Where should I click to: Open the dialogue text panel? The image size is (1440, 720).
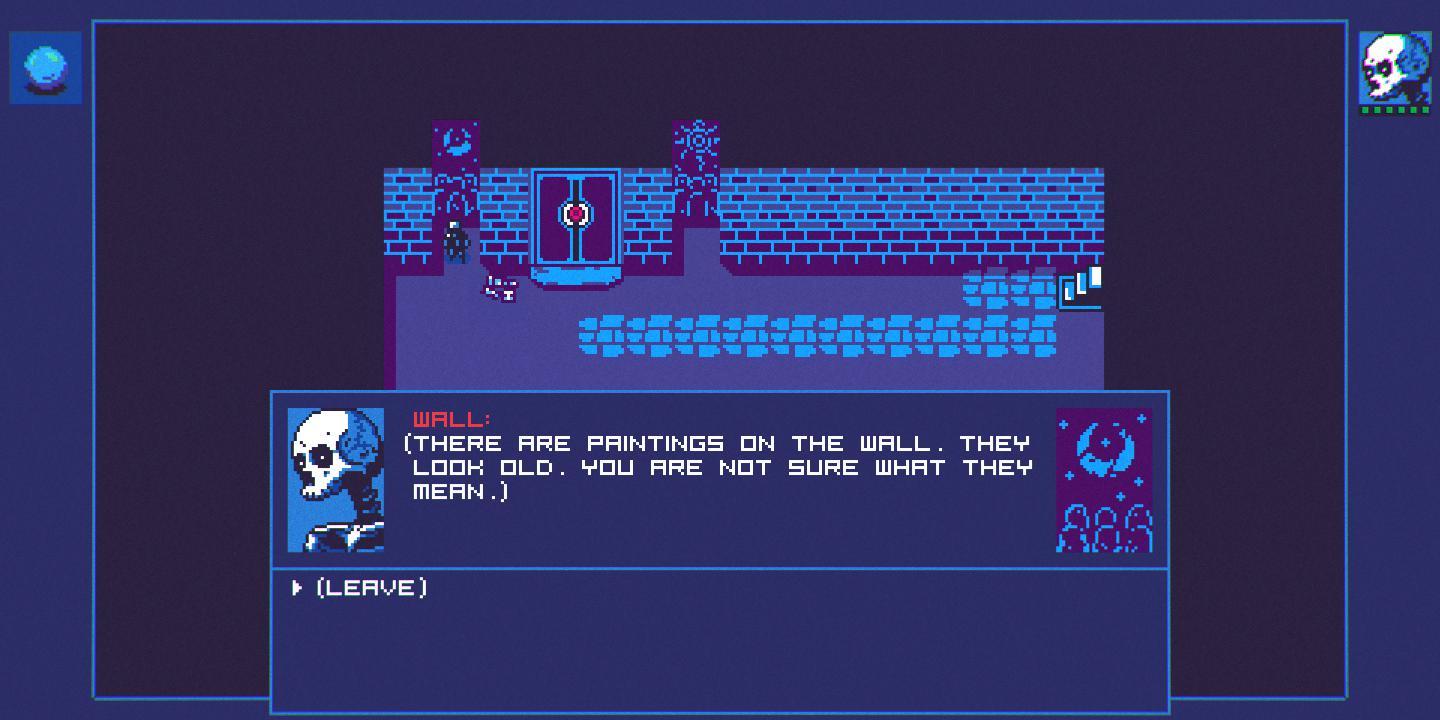720,470
